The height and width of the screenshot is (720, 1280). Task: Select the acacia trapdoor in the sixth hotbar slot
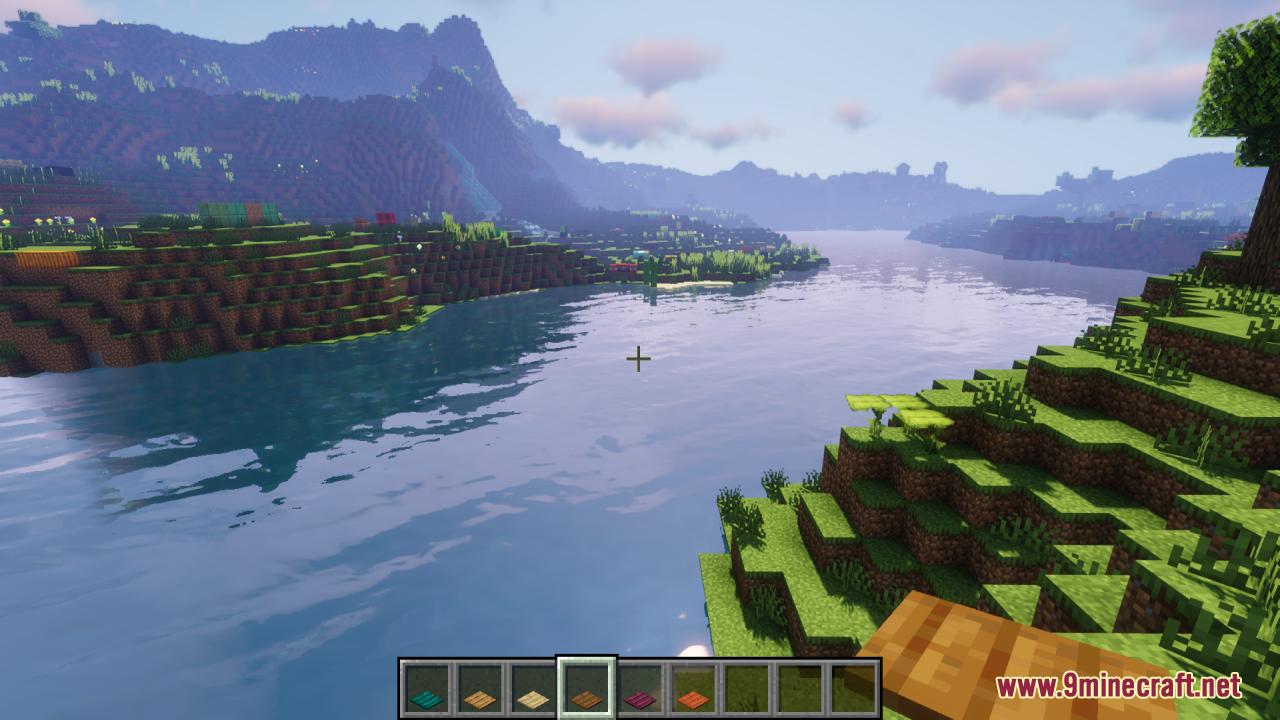click(693, 683)
